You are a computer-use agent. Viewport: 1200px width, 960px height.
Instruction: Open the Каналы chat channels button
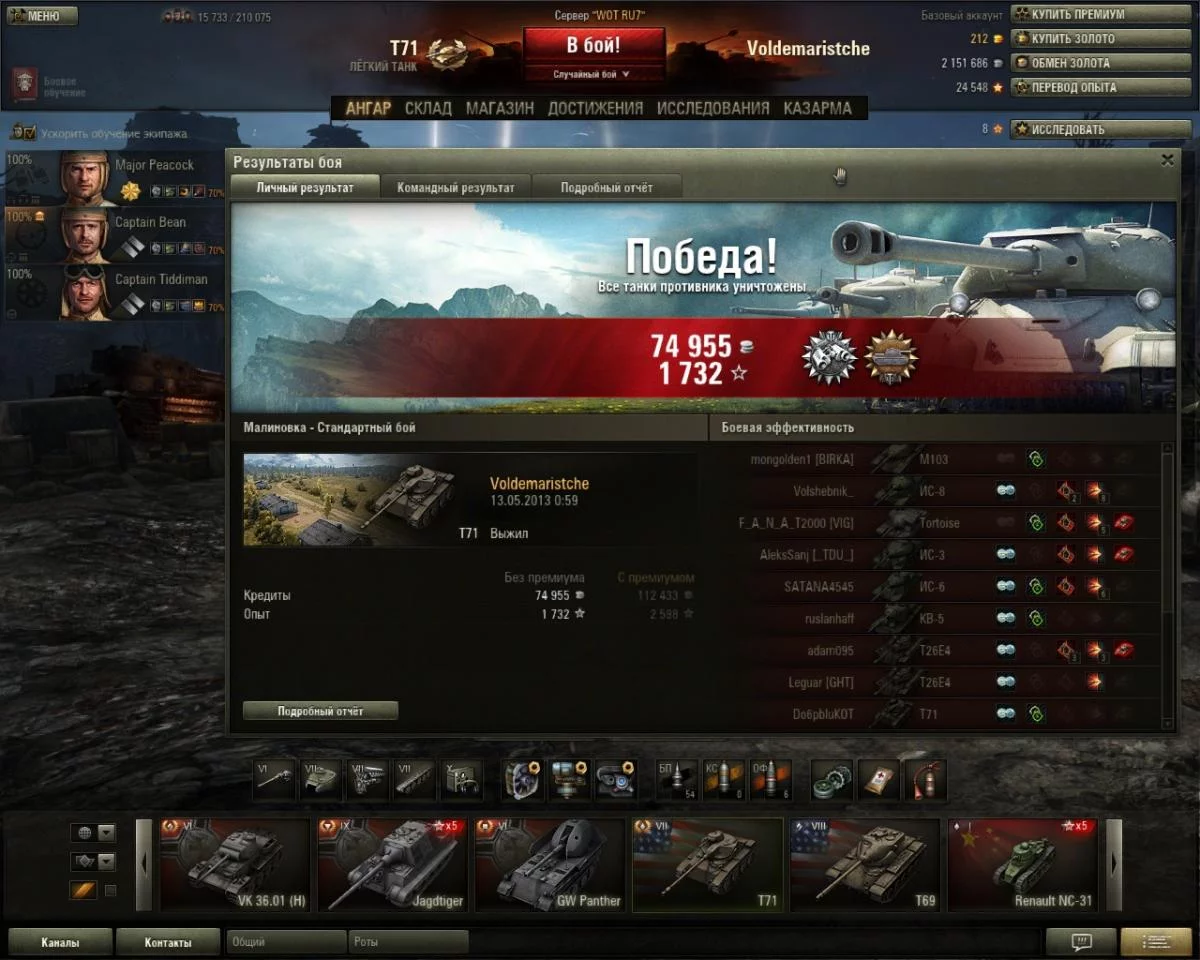(60, 942)
